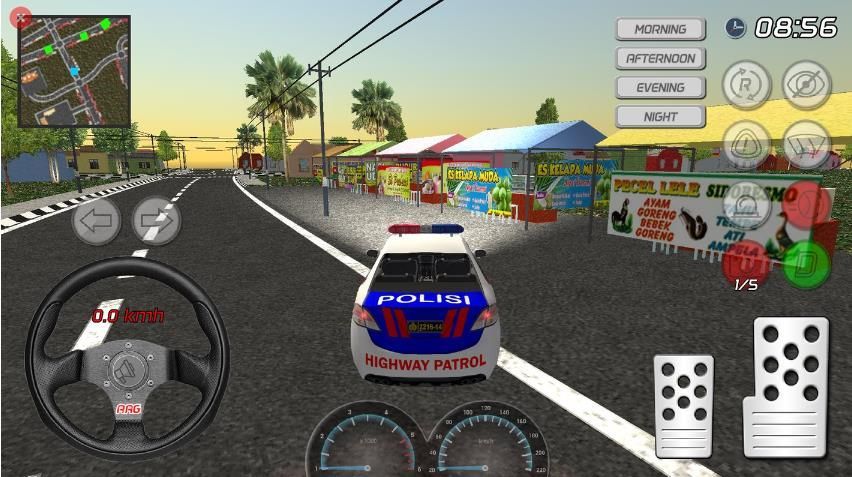Toggle the crossed-out eye visibility button
Image resolution: width=852 pixels, height=477 pixels.
(x=807, y=85)
